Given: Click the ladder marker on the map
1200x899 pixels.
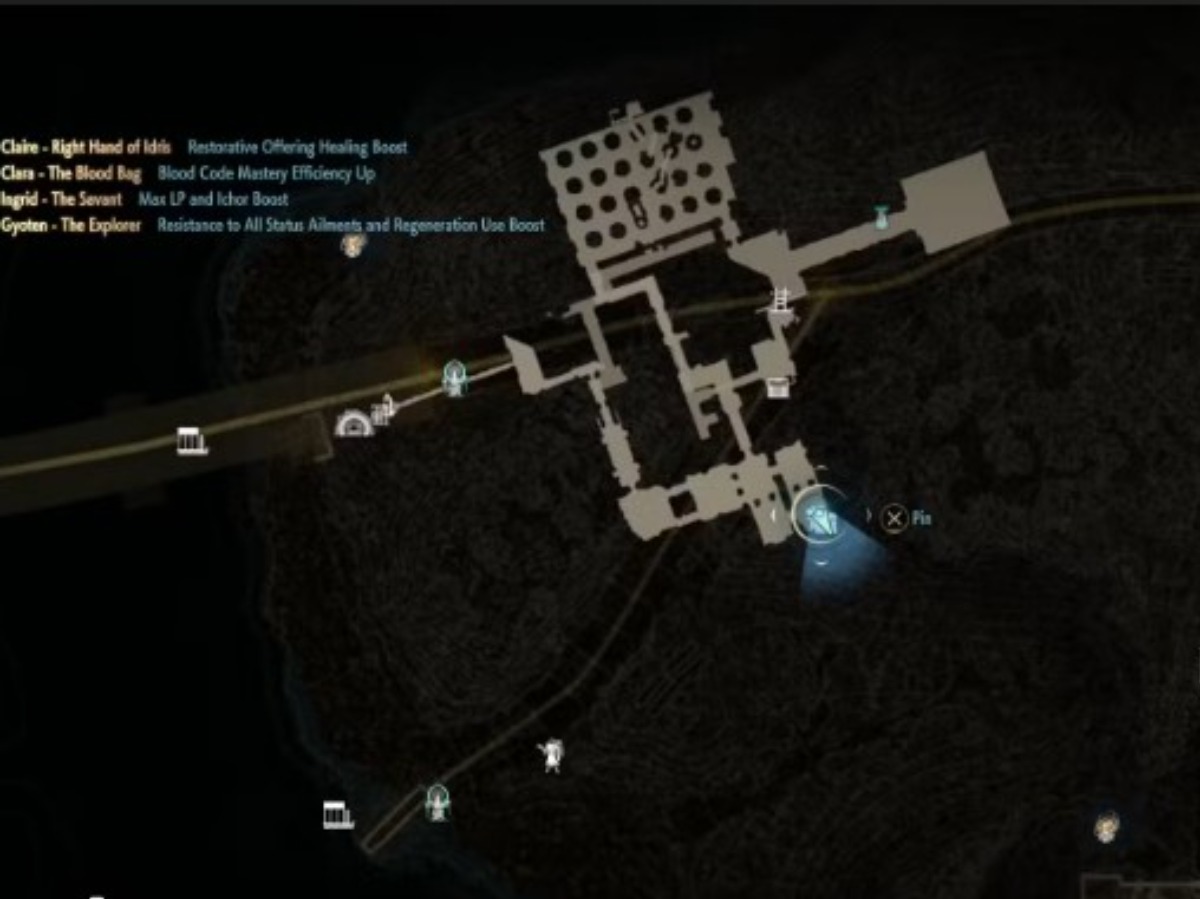Looking at the screenshot, I should (x=781, y=302).
